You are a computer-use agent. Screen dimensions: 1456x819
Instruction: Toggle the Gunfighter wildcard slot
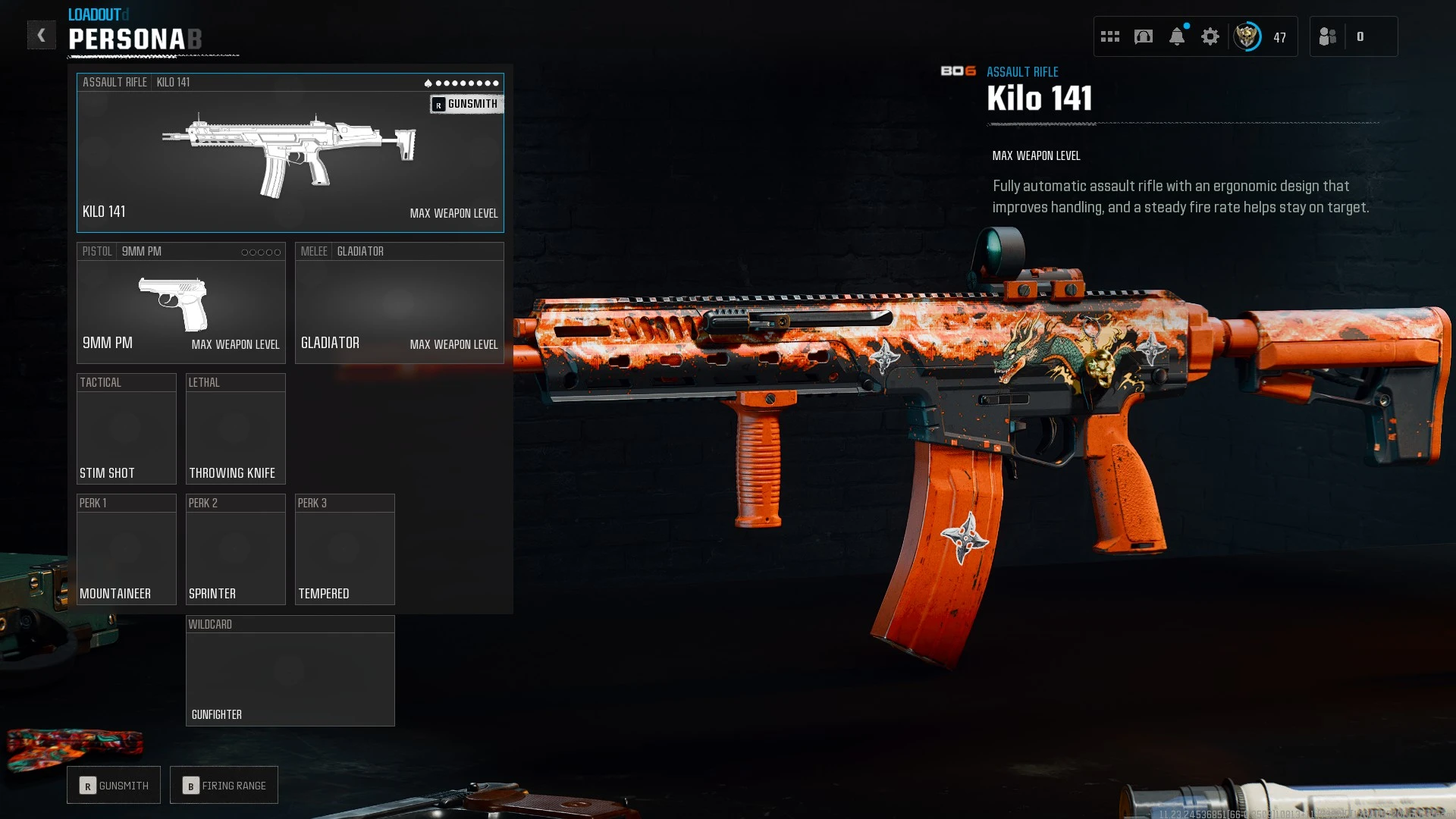[x=290, y=670]
